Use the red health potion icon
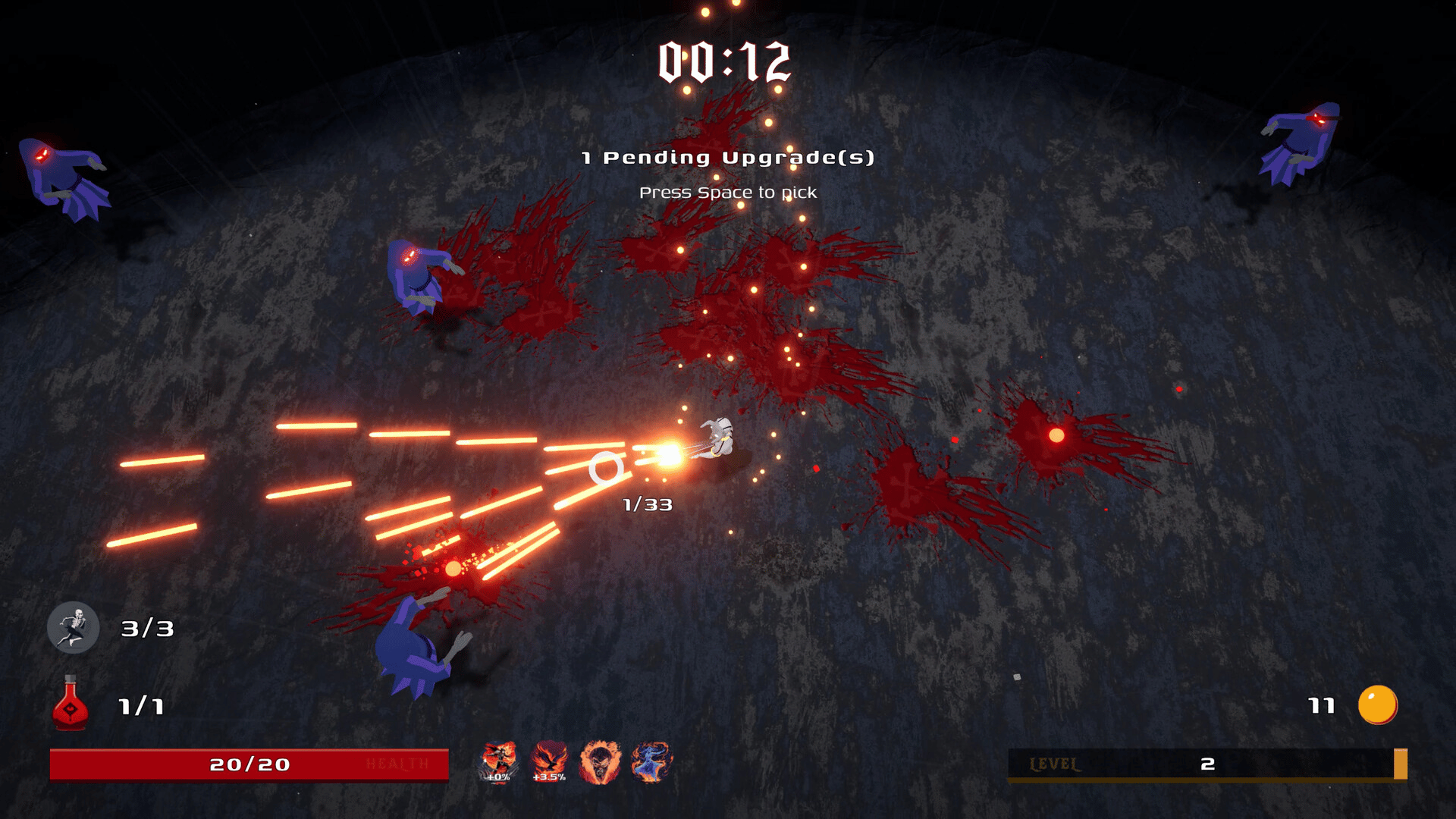1456x819 pixels. pyautogui.click(x=70, y=704)
